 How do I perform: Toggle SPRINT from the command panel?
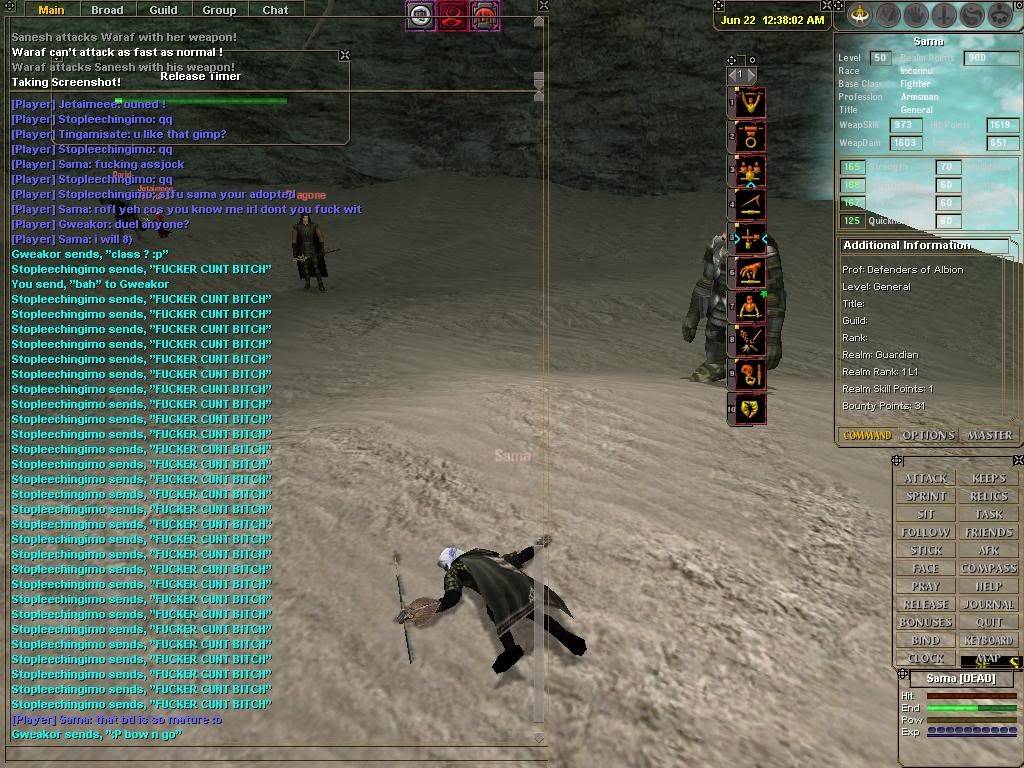tap(926, 496)
